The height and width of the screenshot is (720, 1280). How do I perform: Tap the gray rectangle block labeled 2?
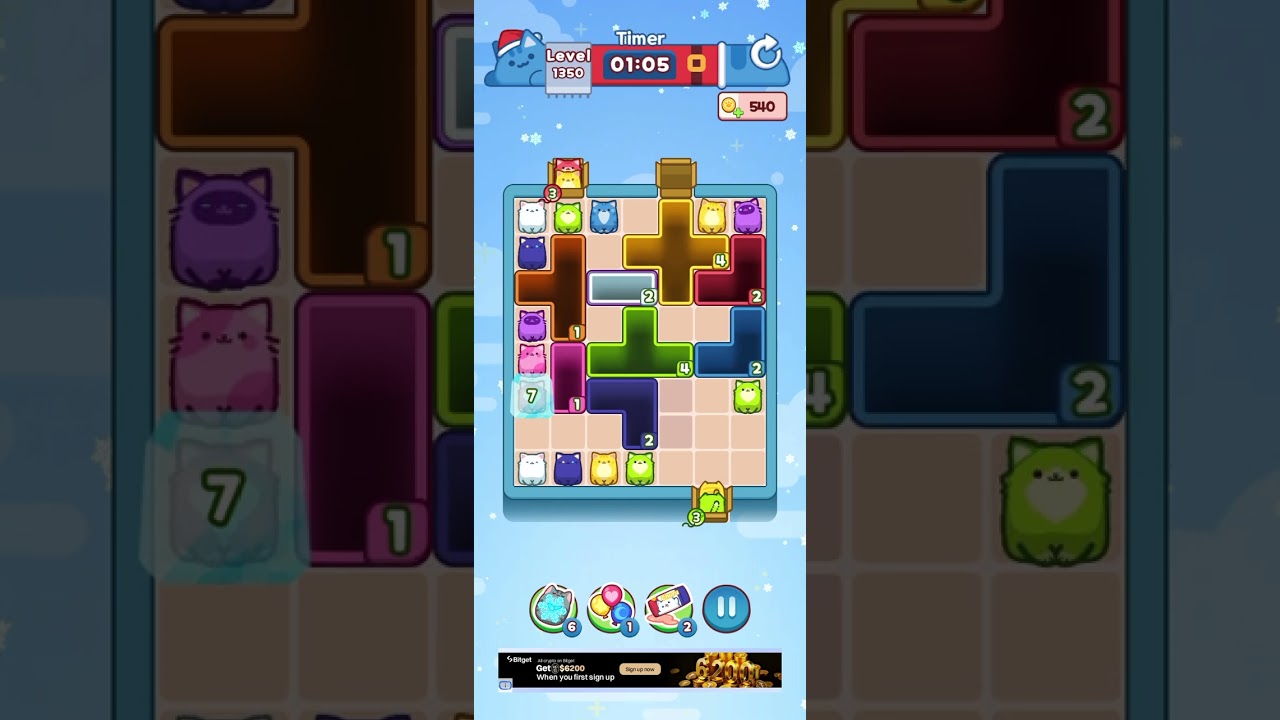pos(618,290)
